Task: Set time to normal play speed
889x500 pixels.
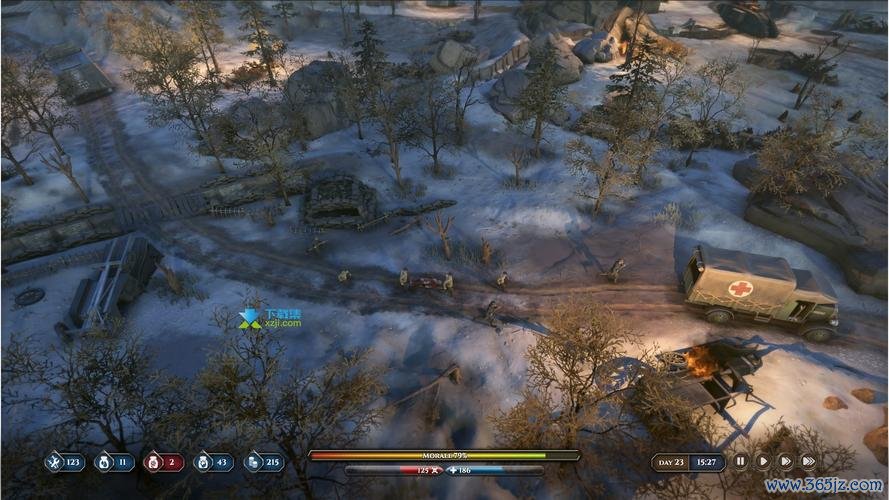Action: 763,461
